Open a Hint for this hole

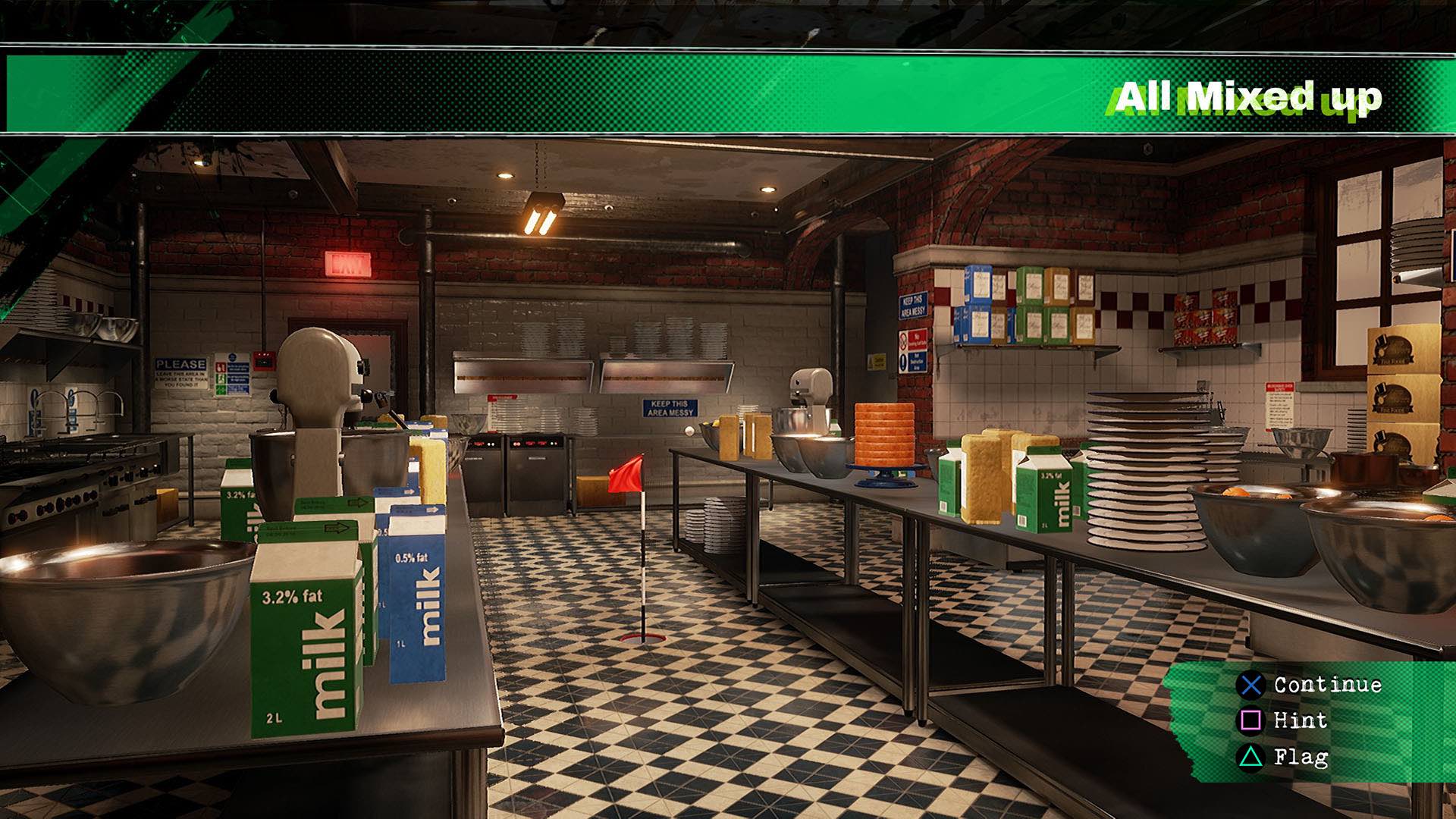tap(1300, 721)
